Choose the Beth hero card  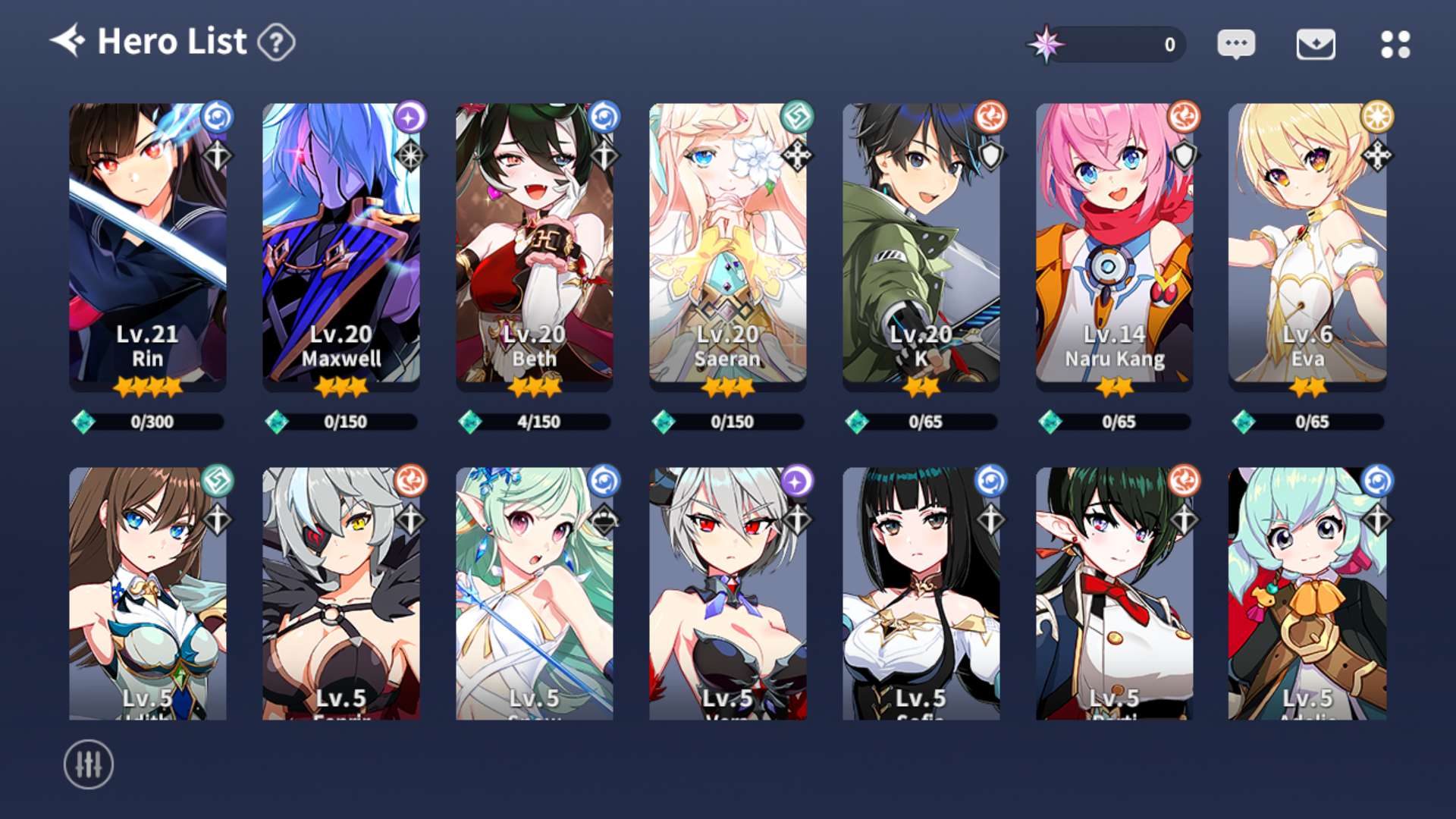click(535, 246)
